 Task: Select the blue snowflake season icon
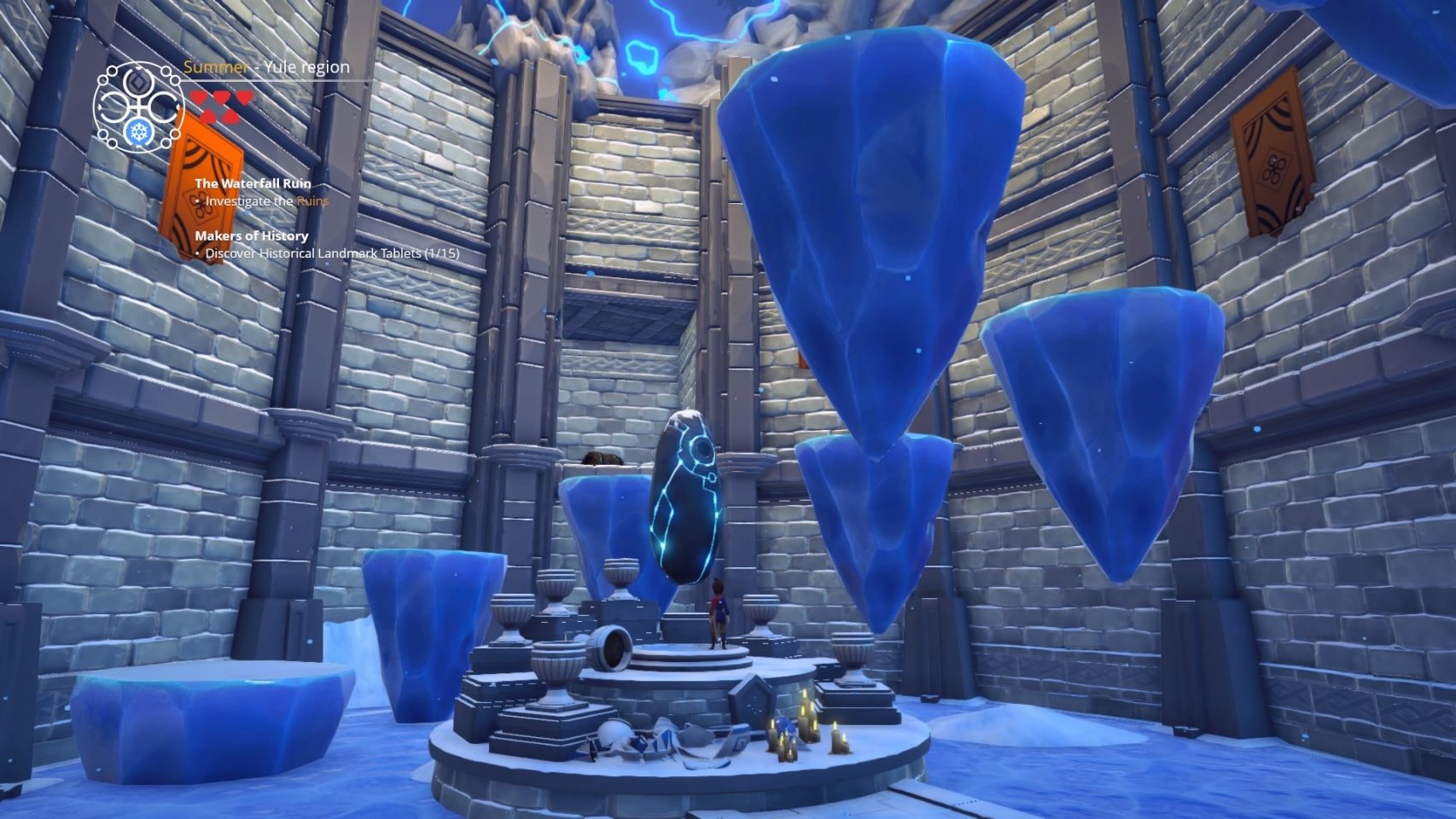[137, 133]
